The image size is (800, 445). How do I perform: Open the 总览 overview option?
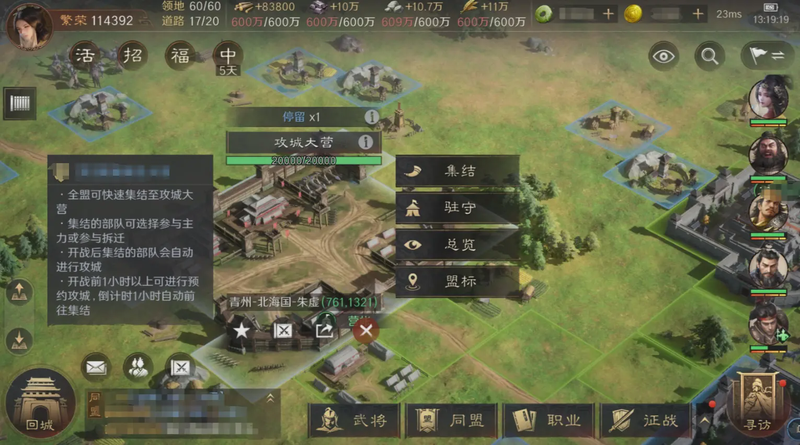coord(458,244)
